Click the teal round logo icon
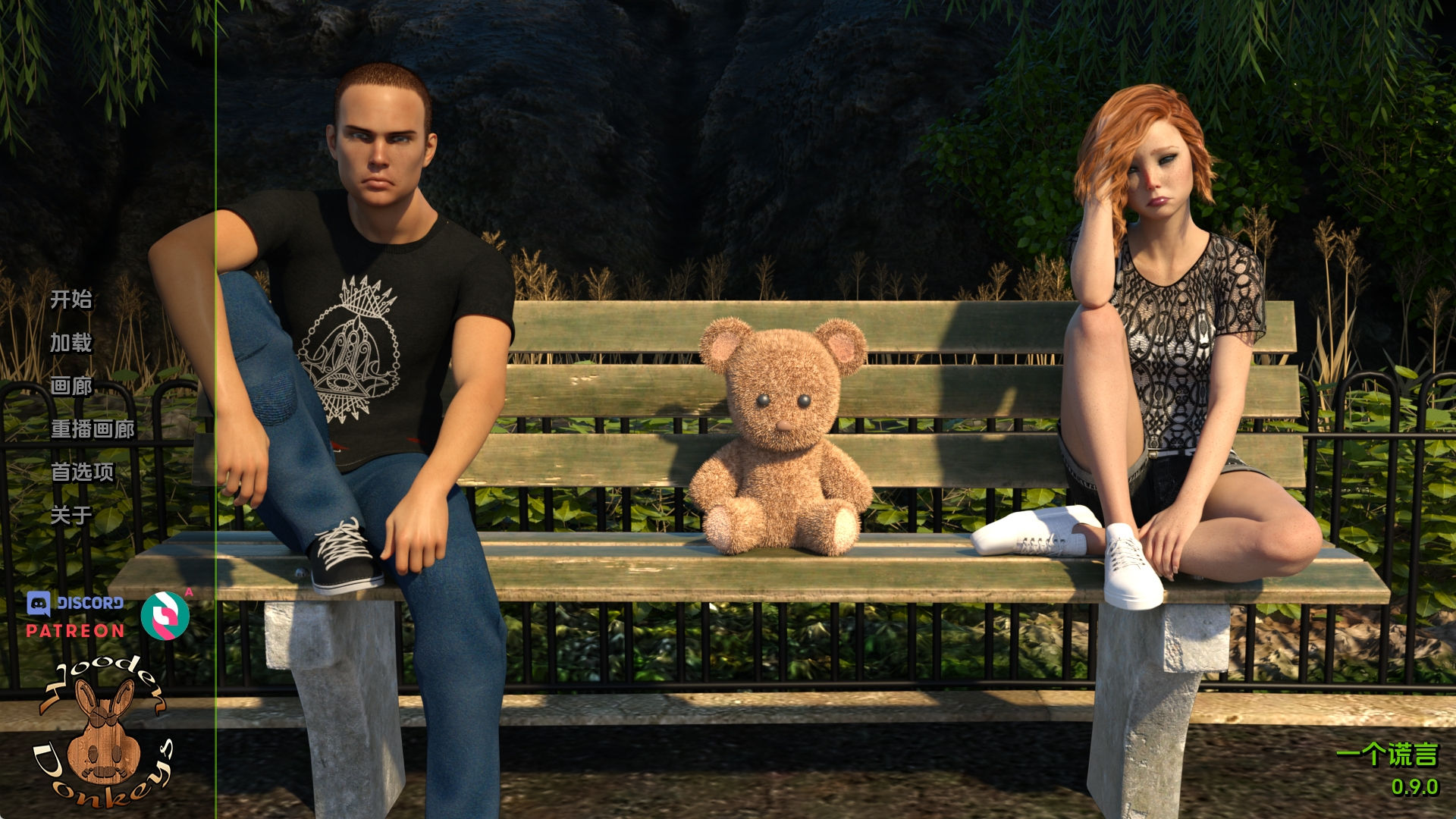The image size is (1456, 819). point(165,615)
